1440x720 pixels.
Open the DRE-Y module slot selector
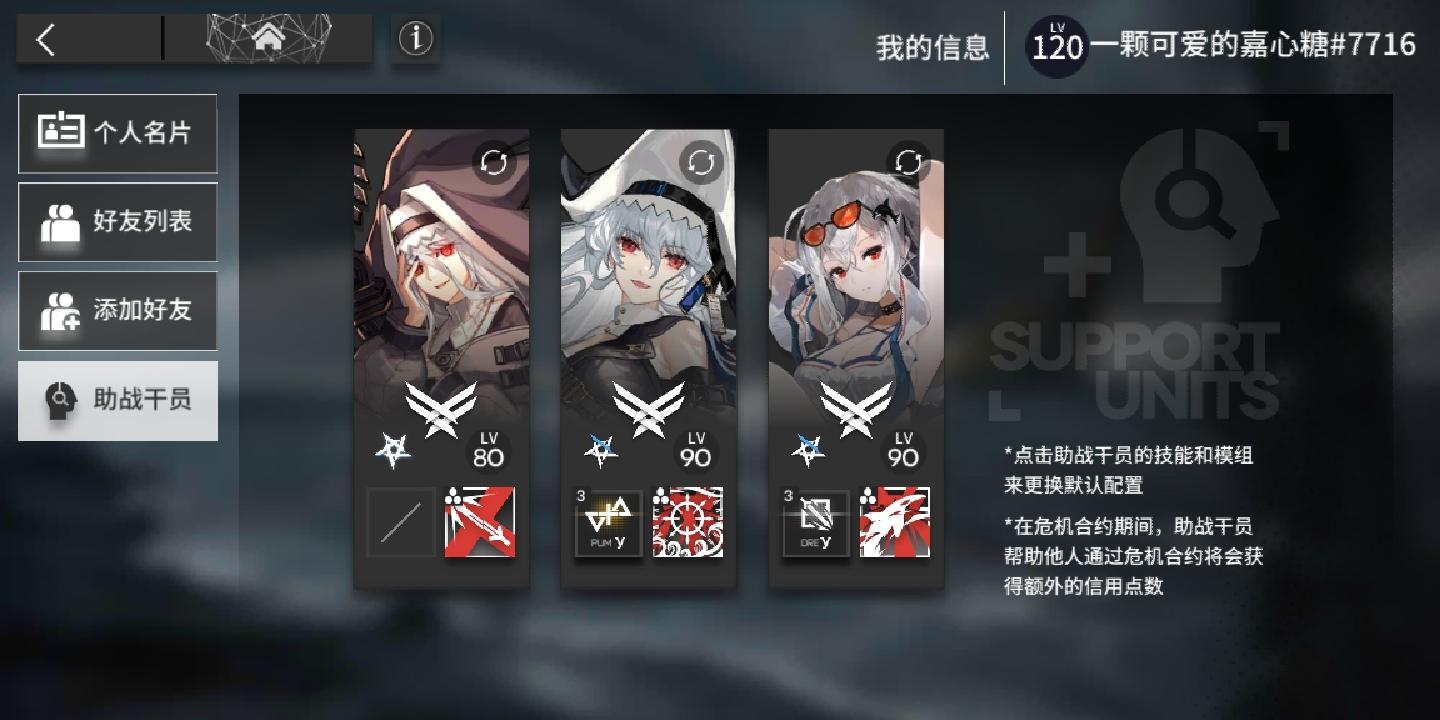click(815, 522)
